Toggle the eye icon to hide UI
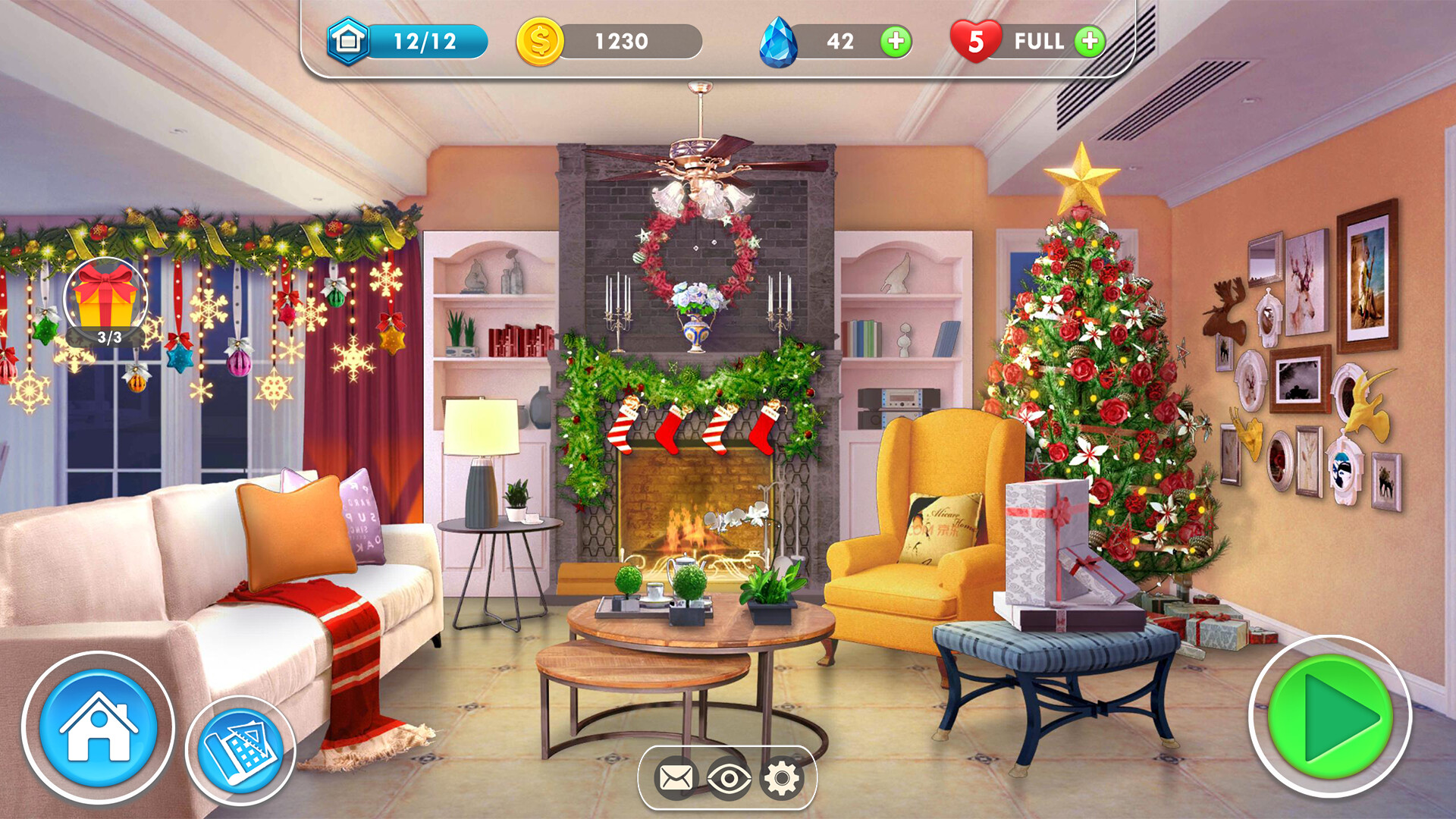The height and width of the screenshot is (819, 1456). pos(731,777)
